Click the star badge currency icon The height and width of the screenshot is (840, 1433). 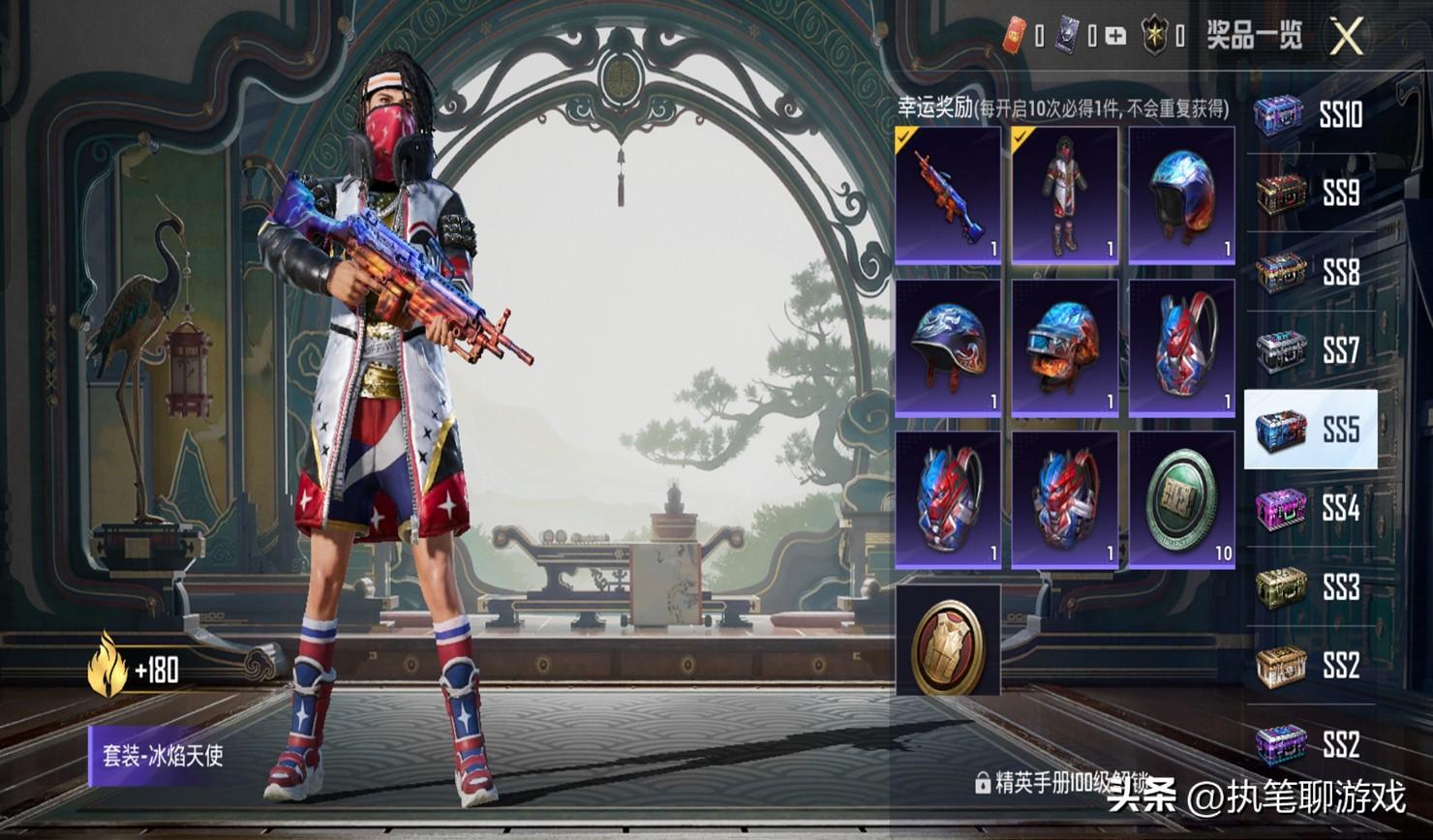(x=1154, y=36)
